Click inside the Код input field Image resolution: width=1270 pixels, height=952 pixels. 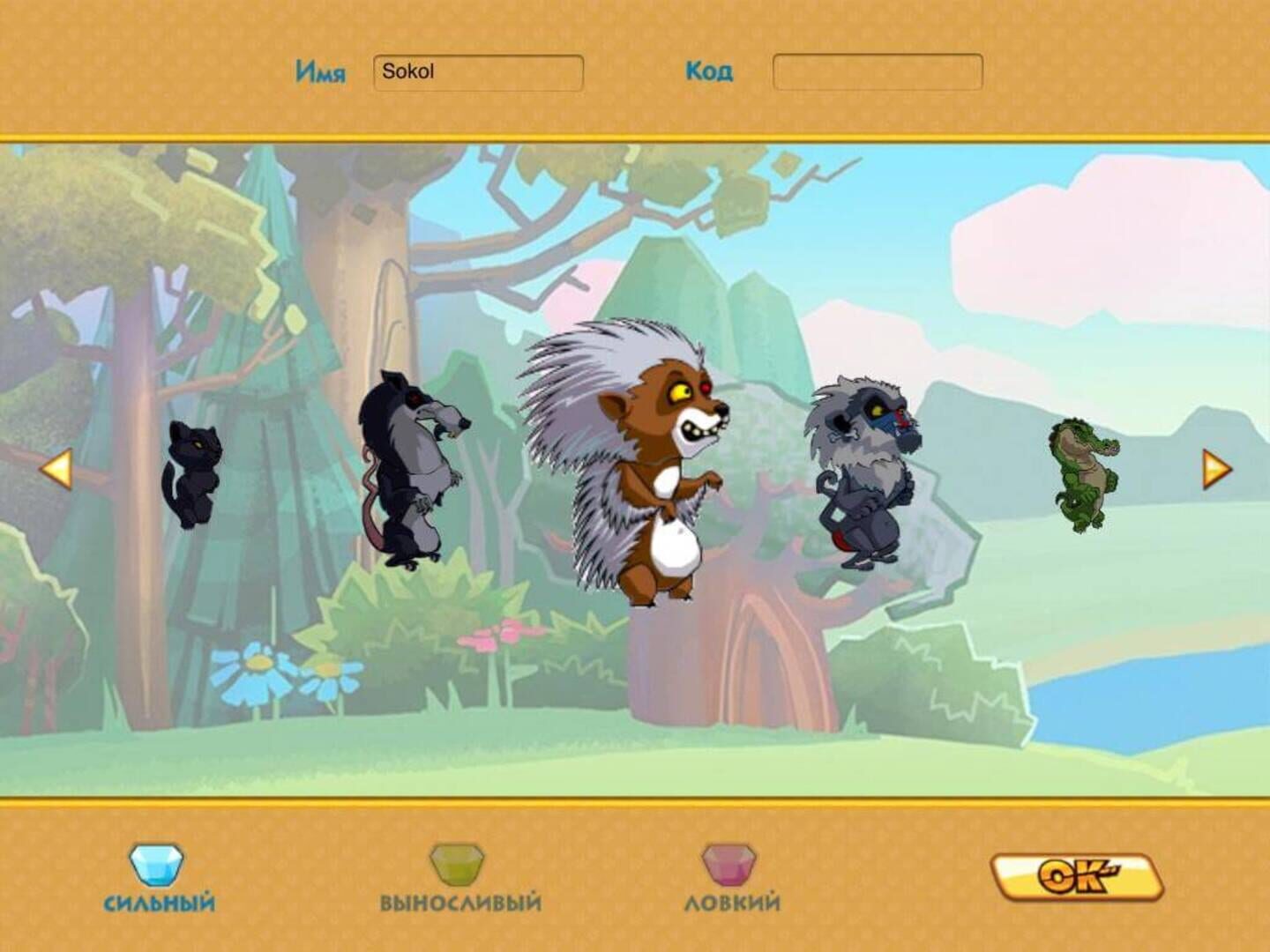click(x=877, y=72)
